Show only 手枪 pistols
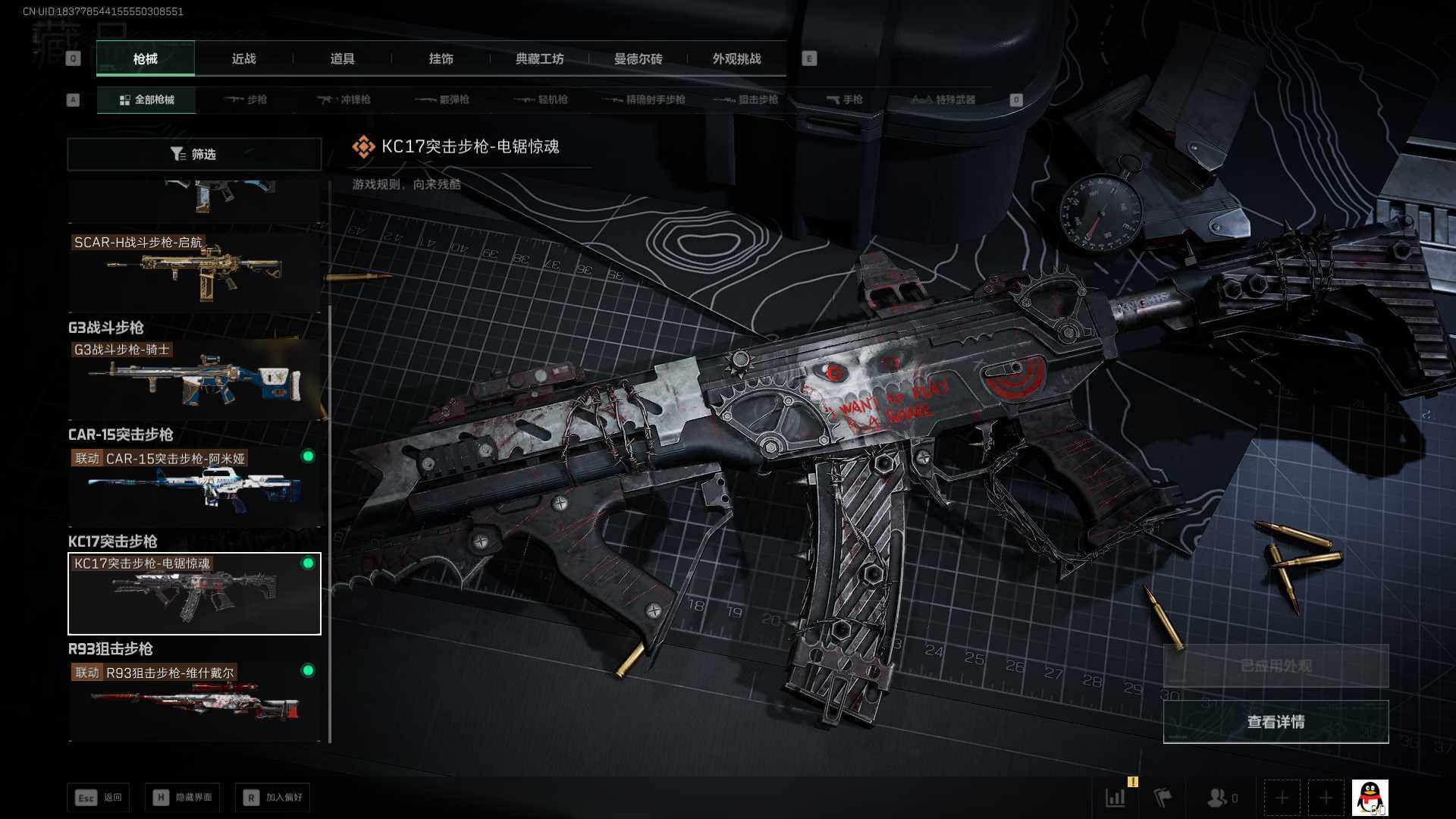1456x819 pixels. click(845, 99)
